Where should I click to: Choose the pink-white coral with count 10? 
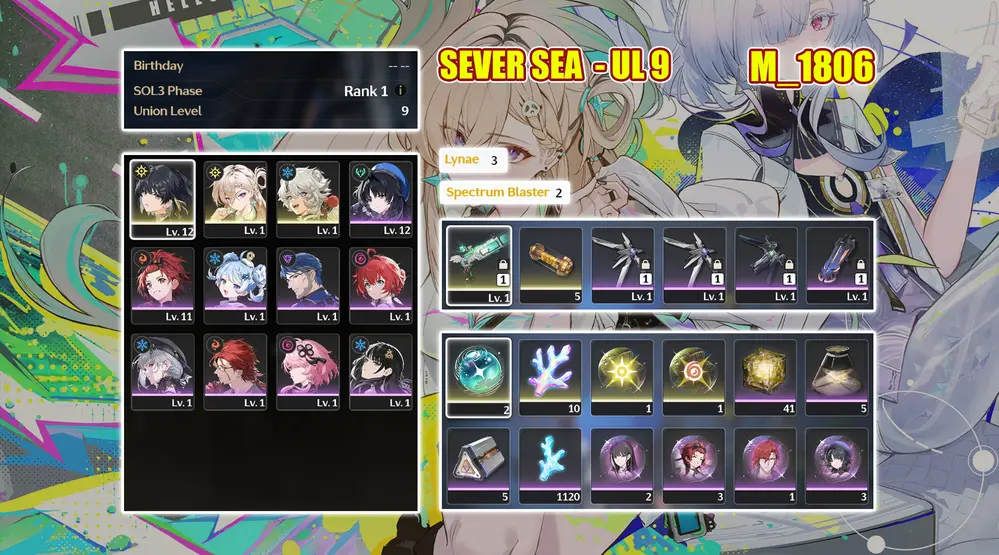551,375
